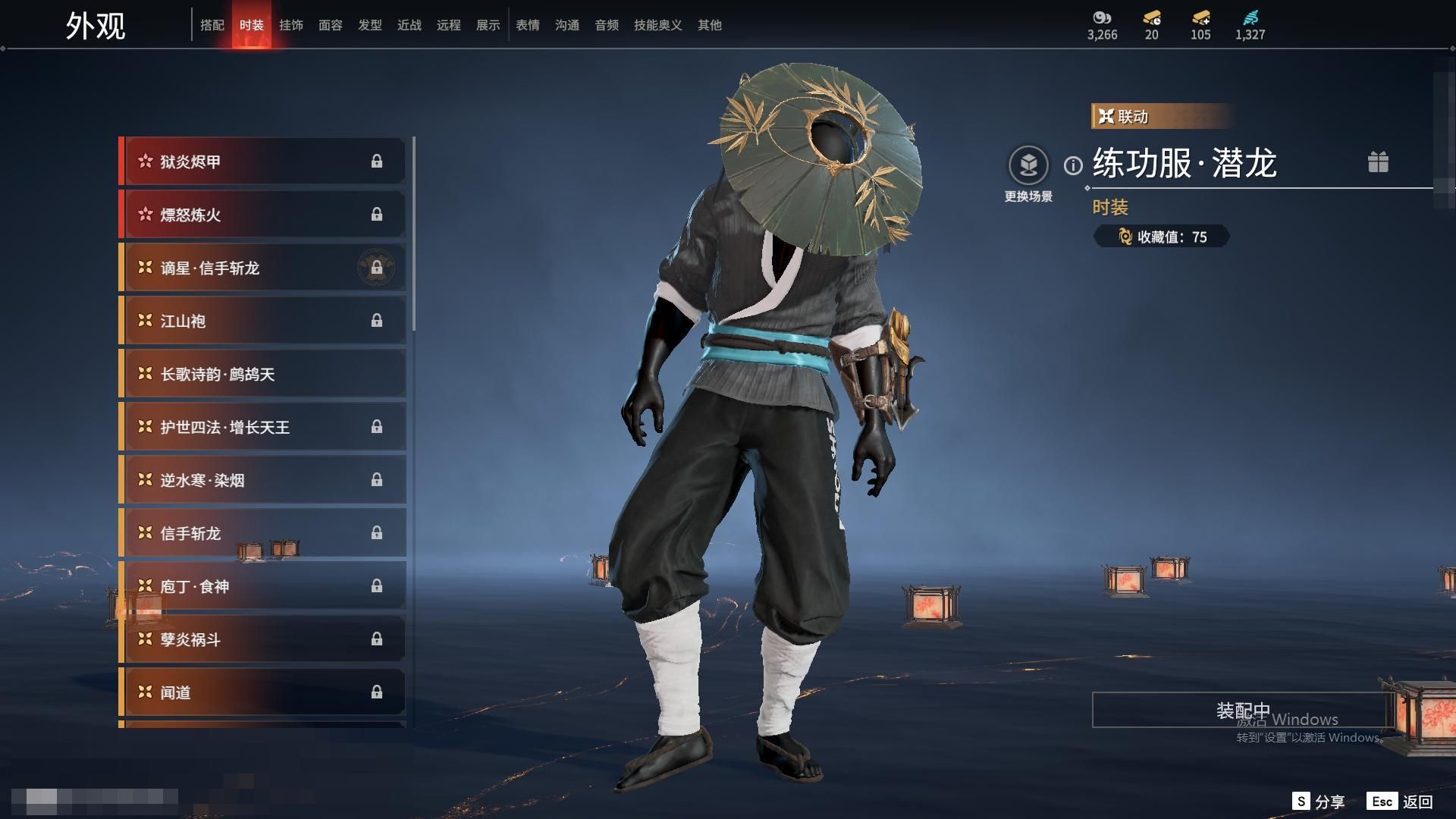Open the 近战 melee tab

coord(409,26)
